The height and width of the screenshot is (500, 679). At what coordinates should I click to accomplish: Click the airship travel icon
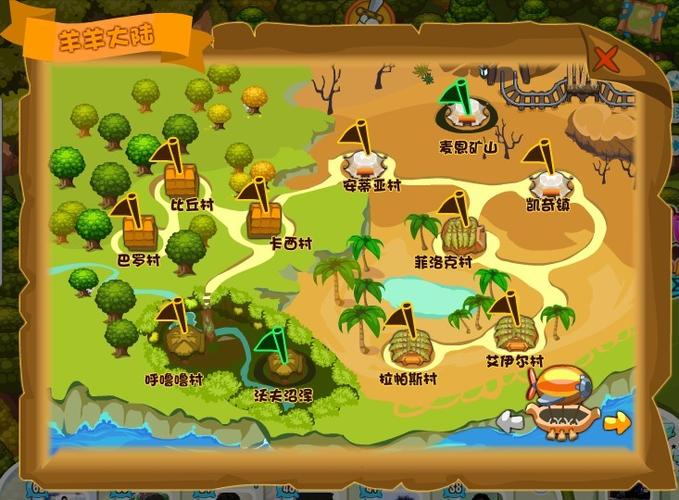[x=563, y=402]
